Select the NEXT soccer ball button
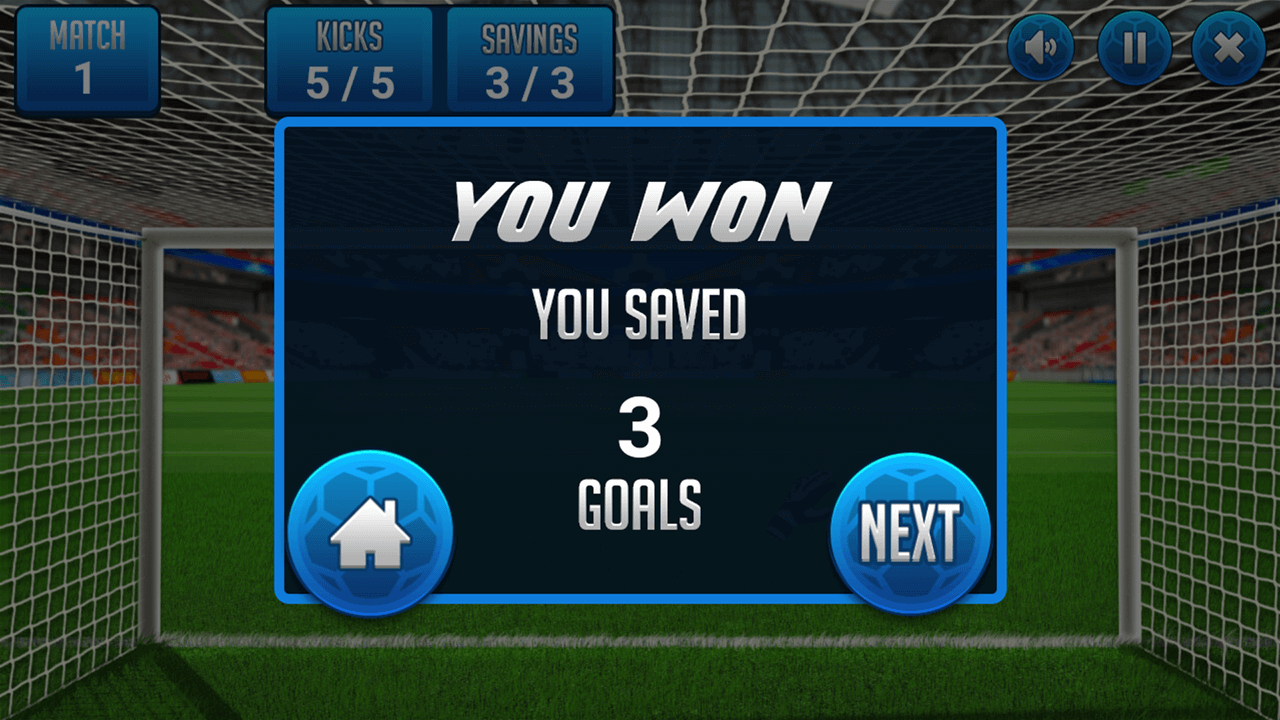The width and height of the screenshot is (1280, 720). tap(910, 528)
